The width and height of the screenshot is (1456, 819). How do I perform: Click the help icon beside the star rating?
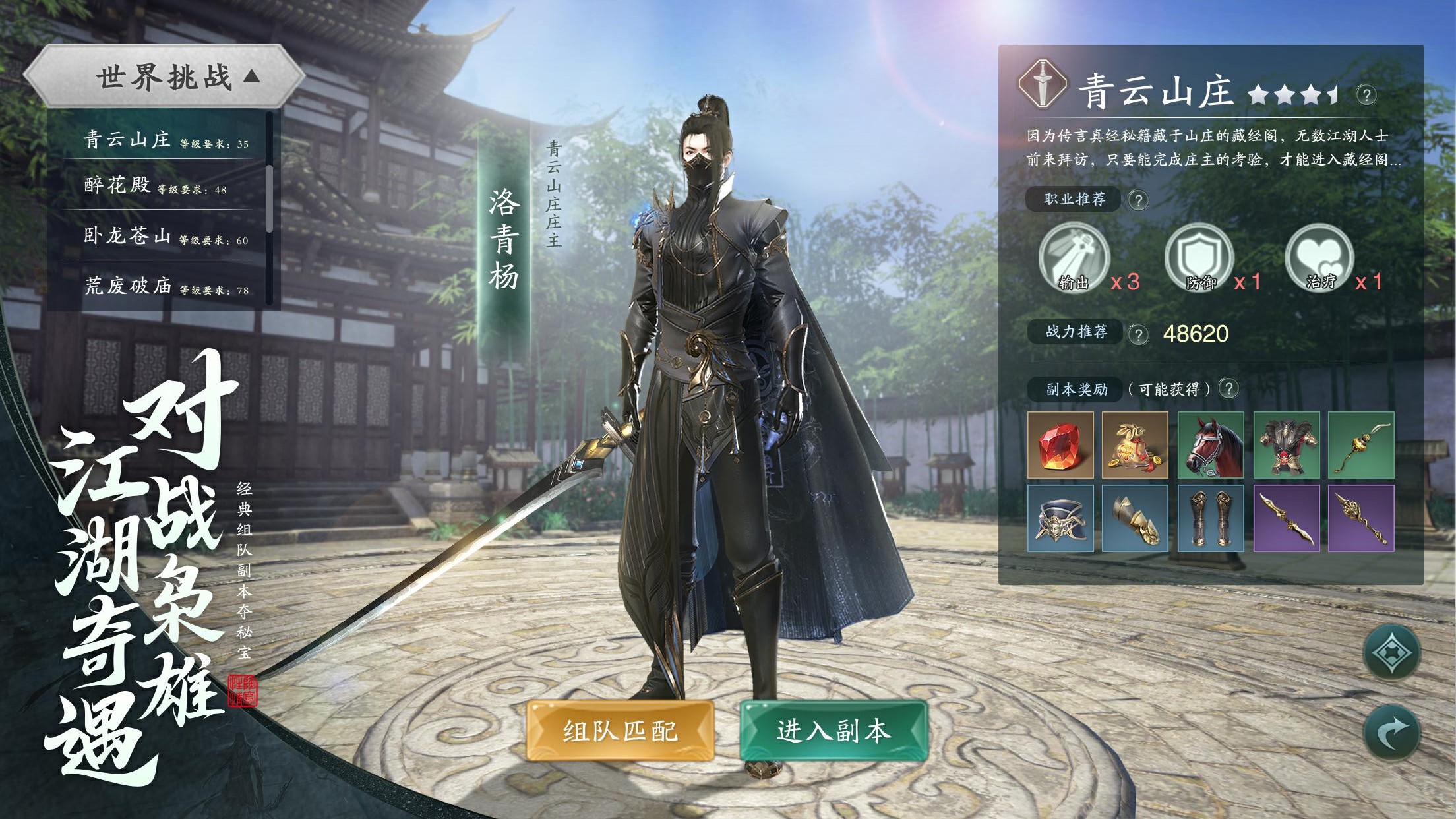click(x=1366, y=95)
